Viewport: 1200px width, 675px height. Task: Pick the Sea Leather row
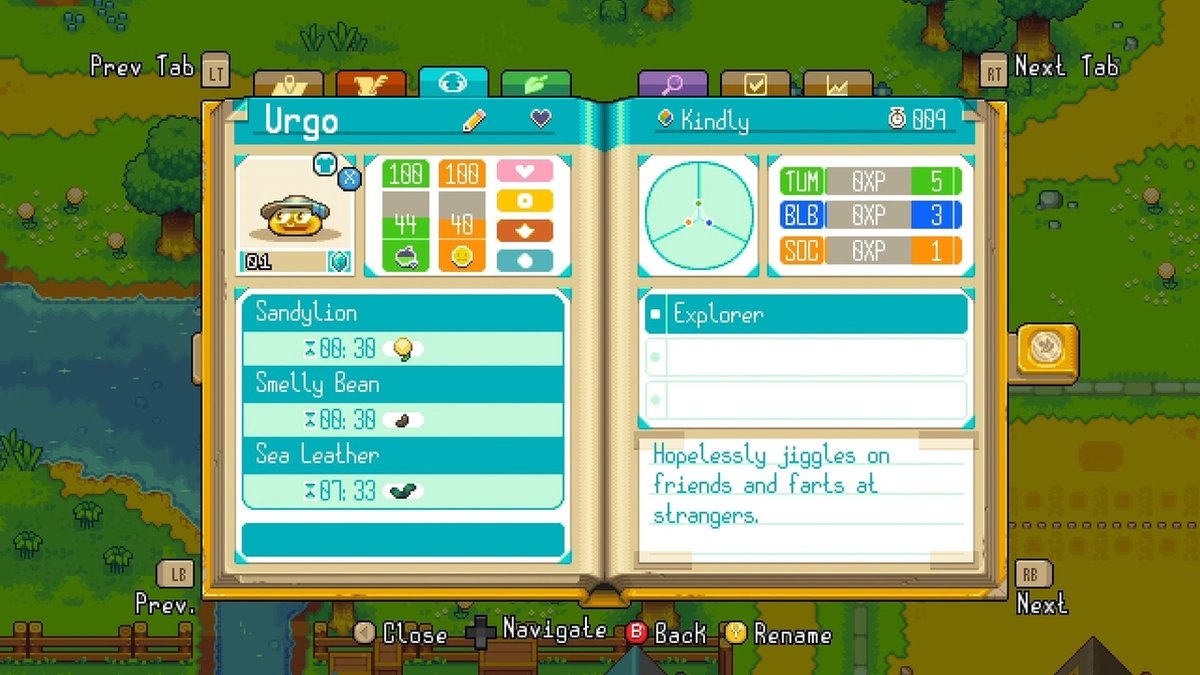click(x=403, y=455)
